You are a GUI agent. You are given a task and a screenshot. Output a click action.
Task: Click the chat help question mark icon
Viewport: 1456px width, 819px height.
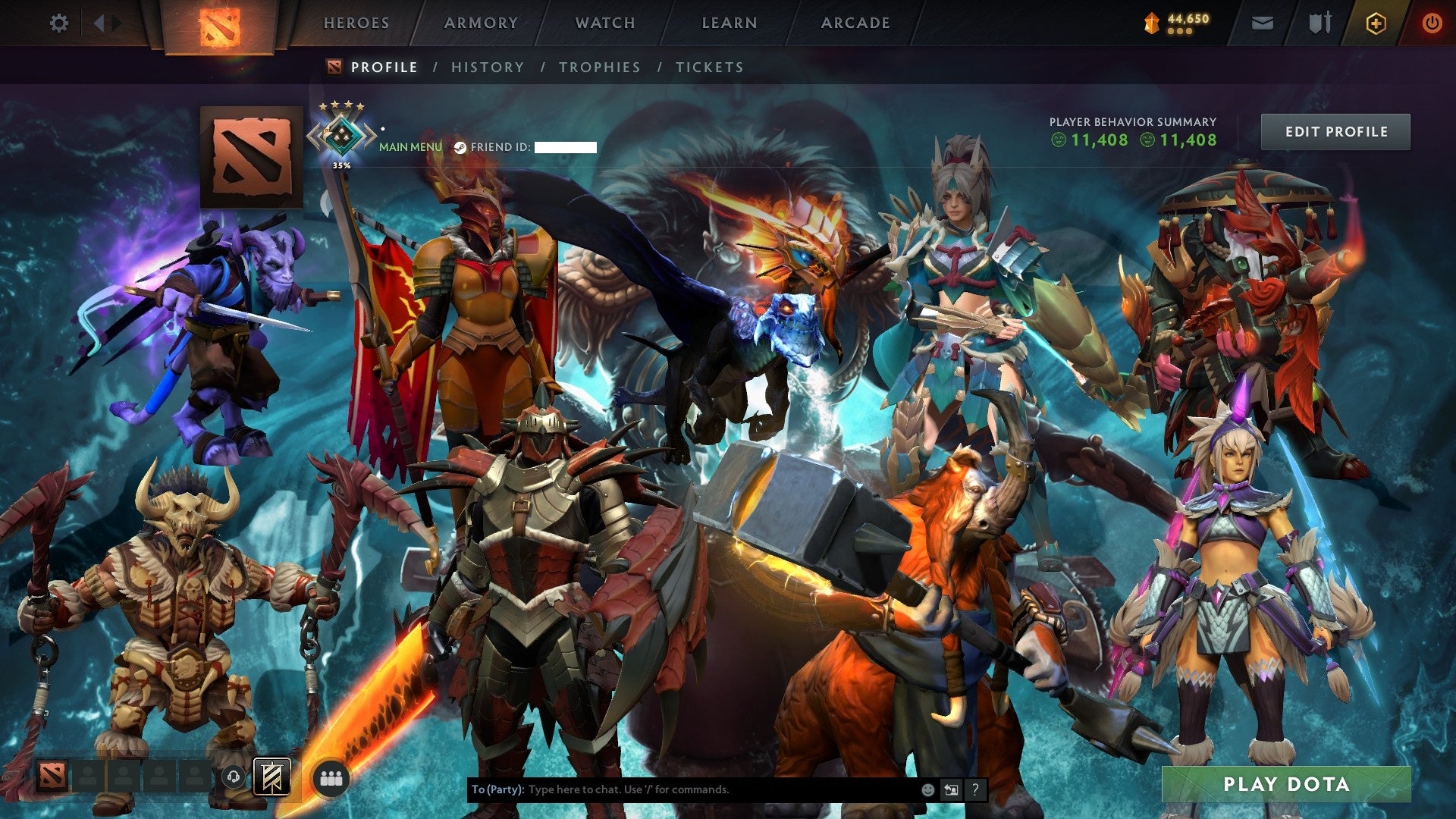tap(976, 791)
